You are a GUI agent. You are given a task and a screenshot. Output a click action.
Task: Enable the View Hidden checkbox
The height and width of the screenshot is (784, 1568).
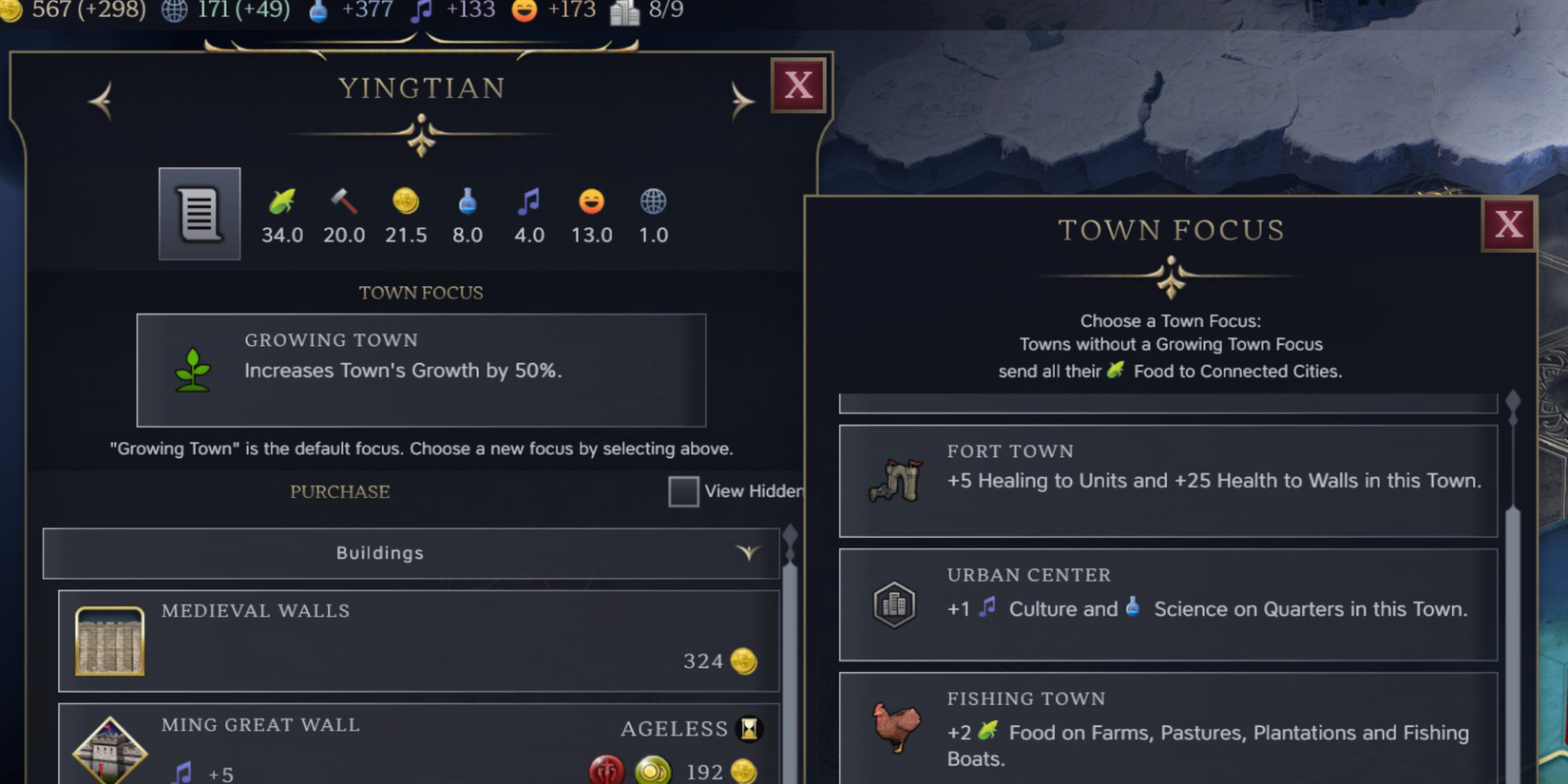(x=683, y=491)
